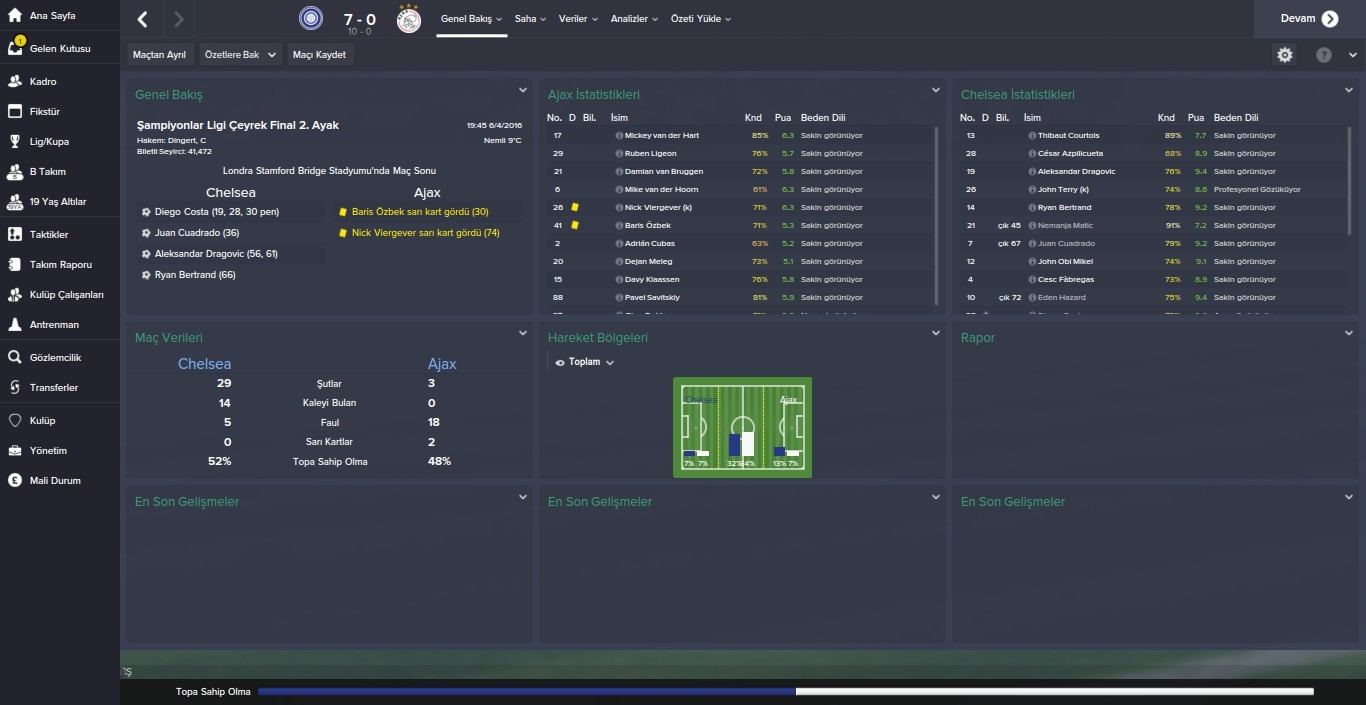Navigate back with the left arrow
The image size is (1366, 705).
(x=143, y=19)
